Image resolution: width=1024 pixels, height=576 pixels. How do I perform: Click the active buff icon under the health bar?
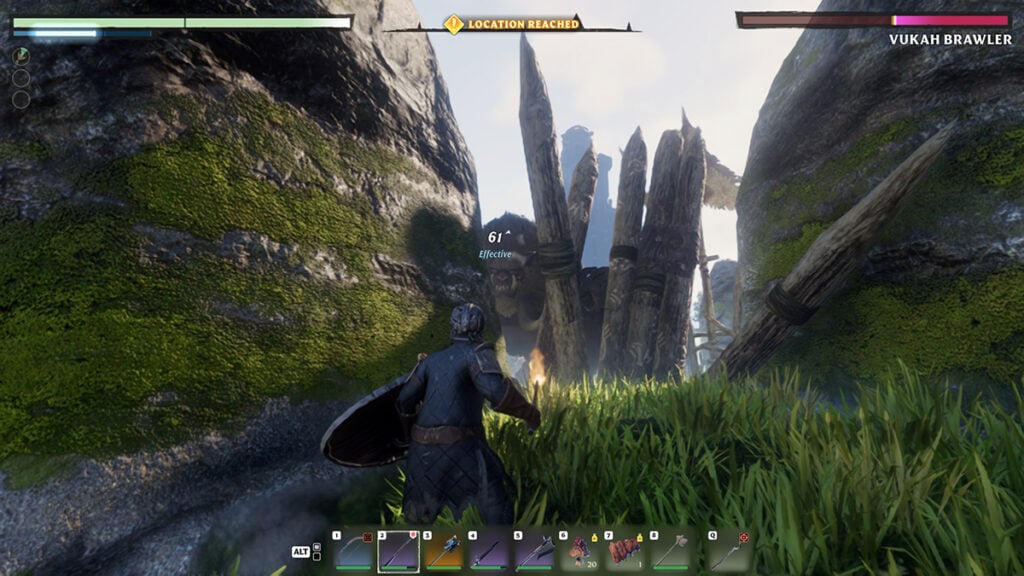[21, 56]
